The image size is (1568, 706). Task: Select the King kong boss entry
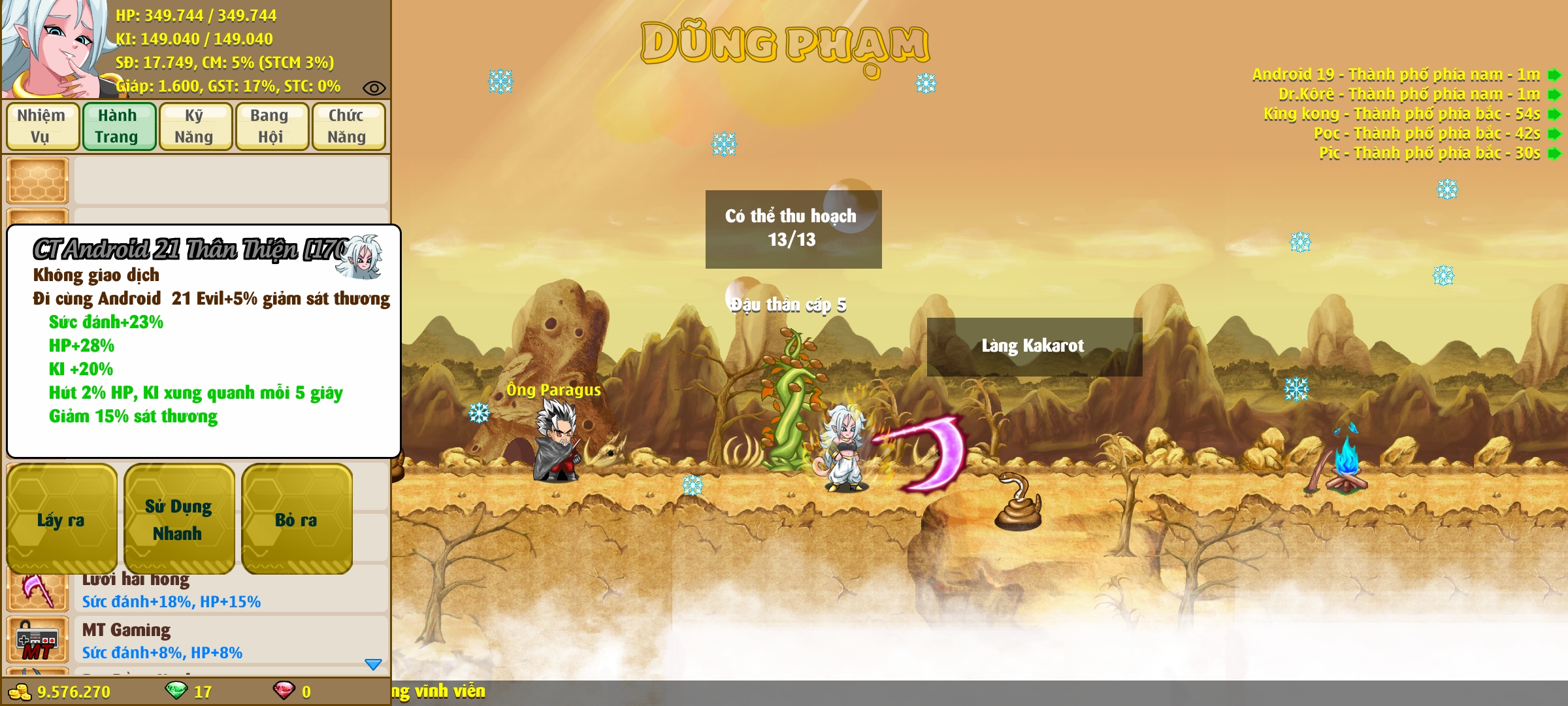[x=1401, y=114]
